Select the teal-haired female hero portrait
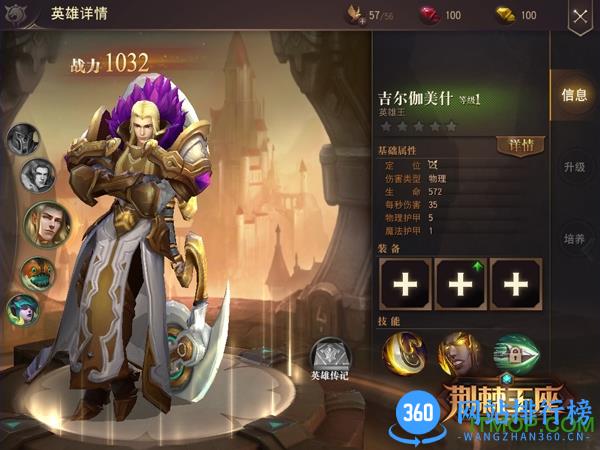The image size is (600, 450). 23,309
